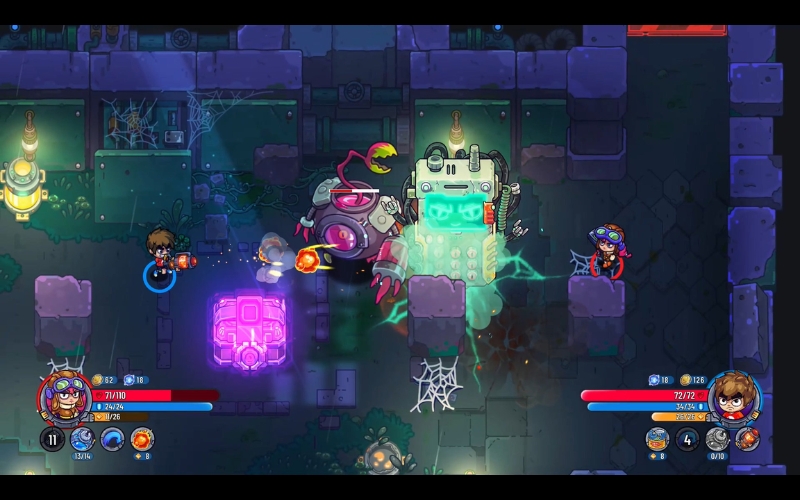
Task: Activate the blue wrench ability showing 13/14
Action: click(83, 438)
